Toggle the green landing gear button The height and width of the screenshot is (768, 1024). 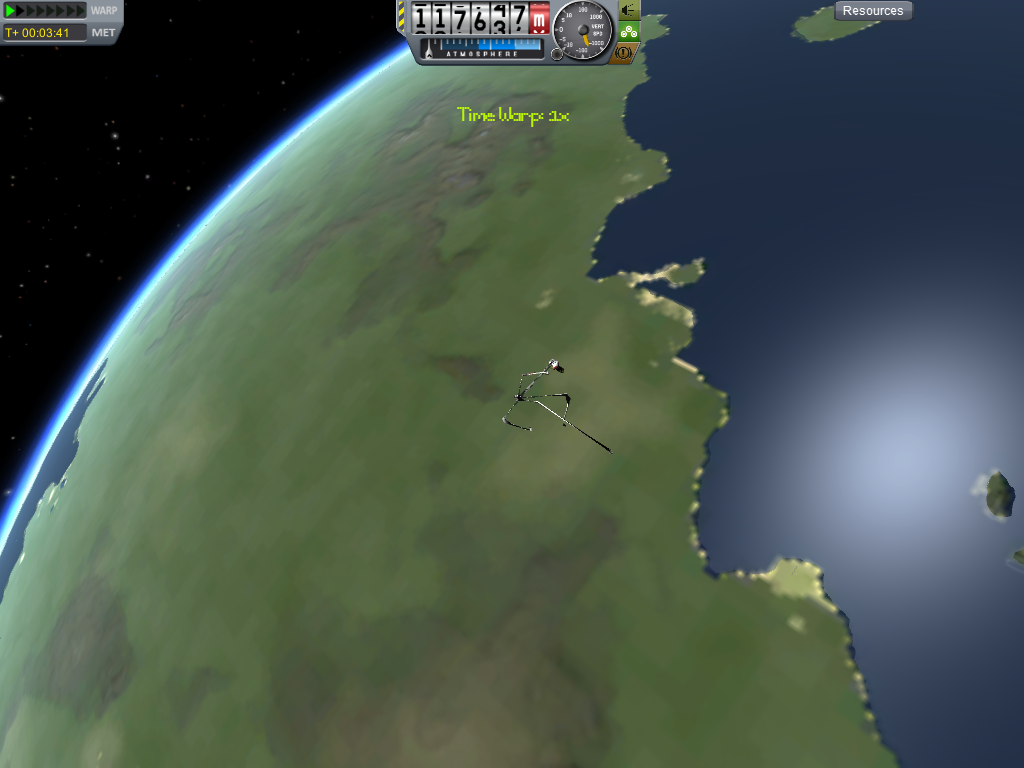(x=629, y=31)
